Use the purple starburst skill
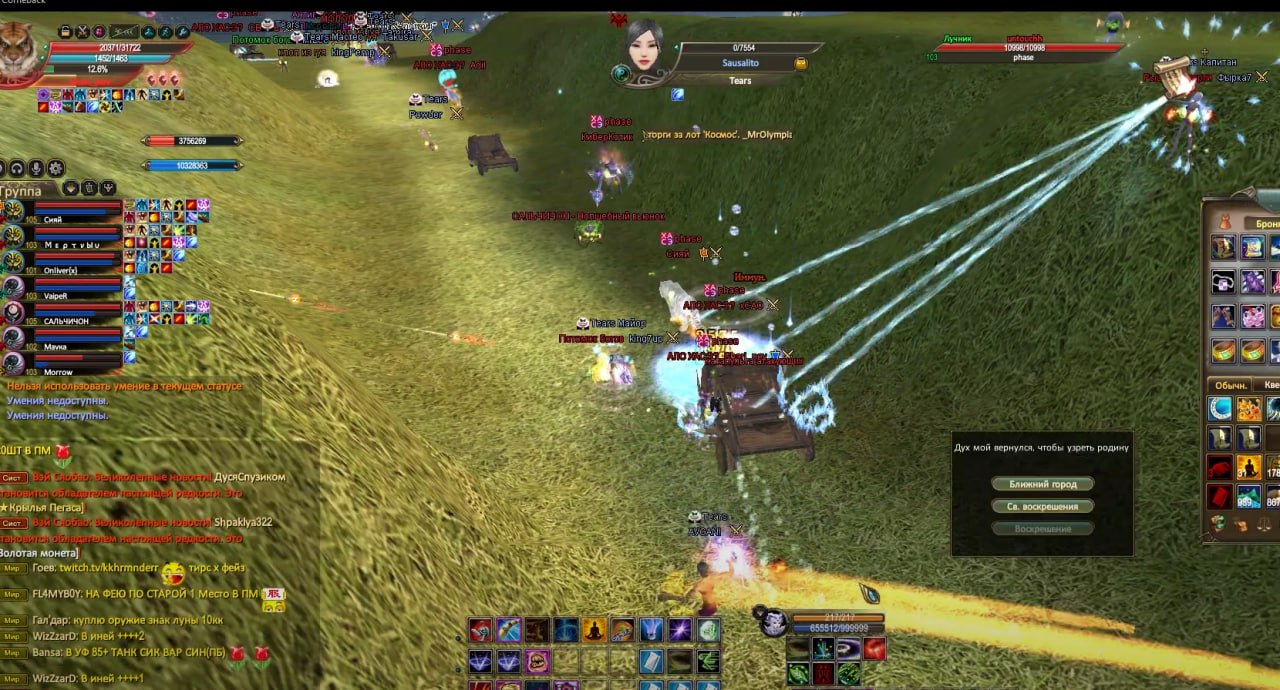This screenshot has height=690, width=1280. 680,630
